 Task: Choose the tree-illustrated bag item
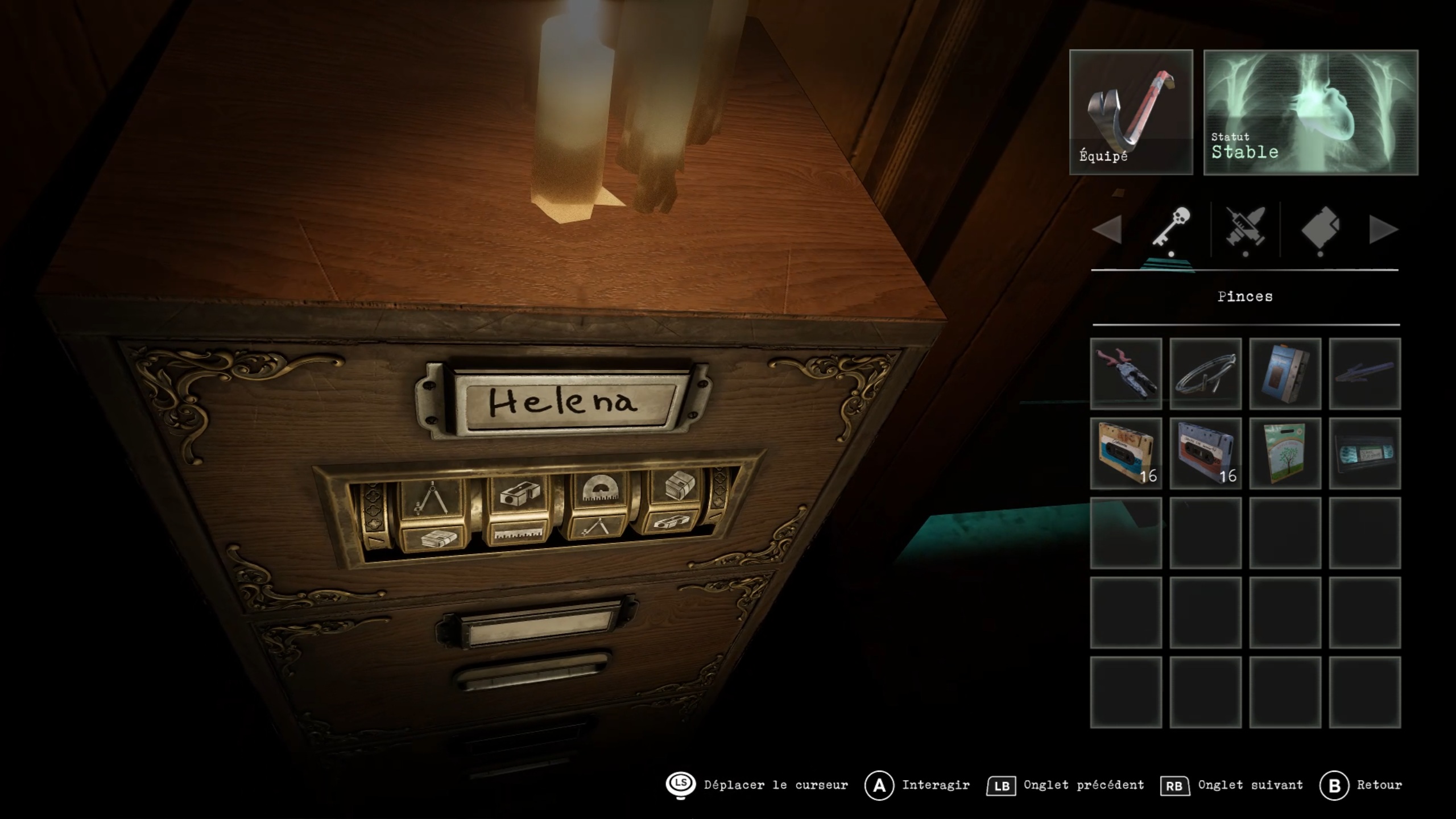[1285, 453]
